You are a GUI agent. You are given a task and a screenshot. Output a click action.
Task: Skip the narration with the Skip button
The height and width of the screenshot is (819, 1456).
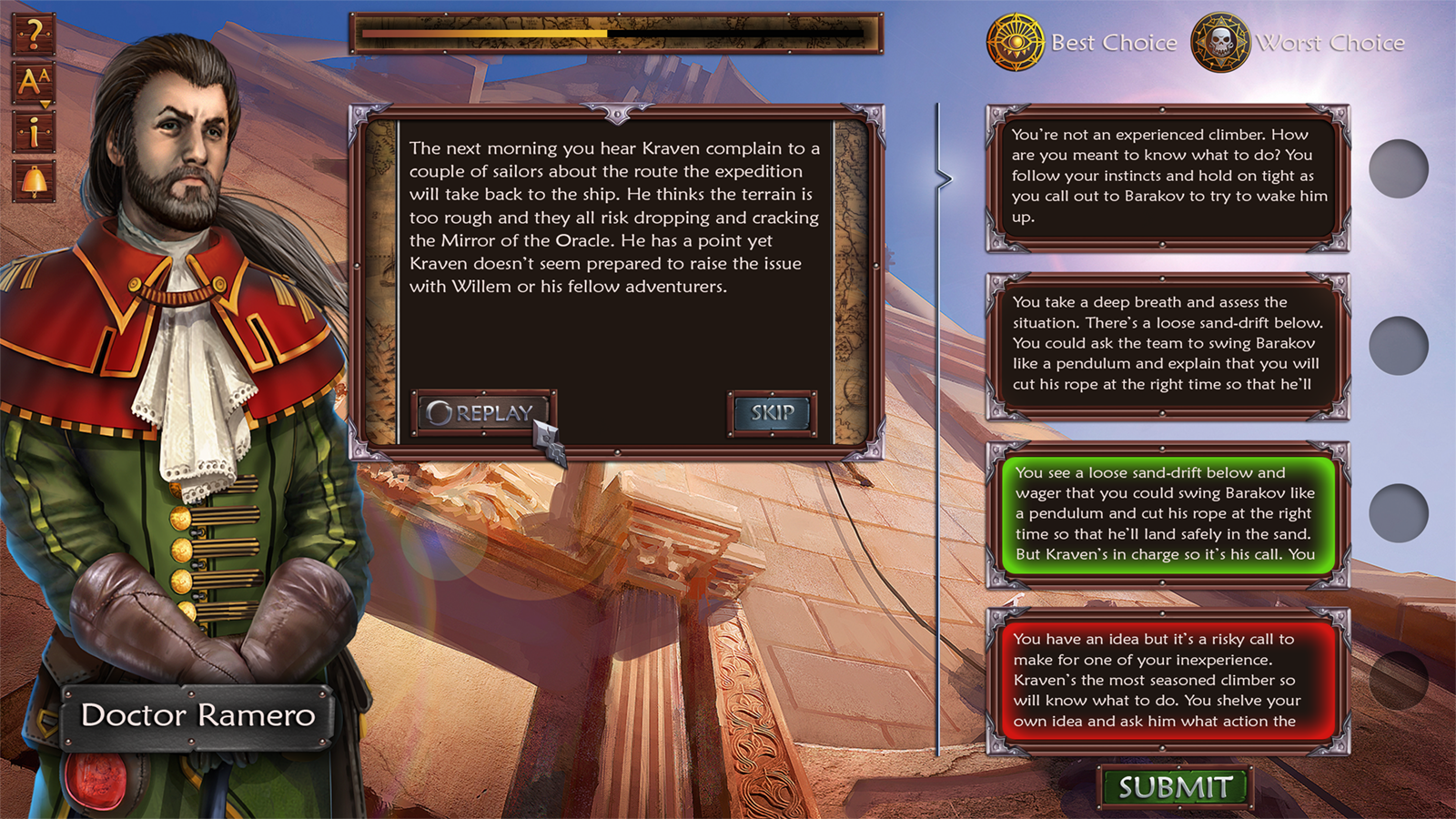(x=772, y=413)
